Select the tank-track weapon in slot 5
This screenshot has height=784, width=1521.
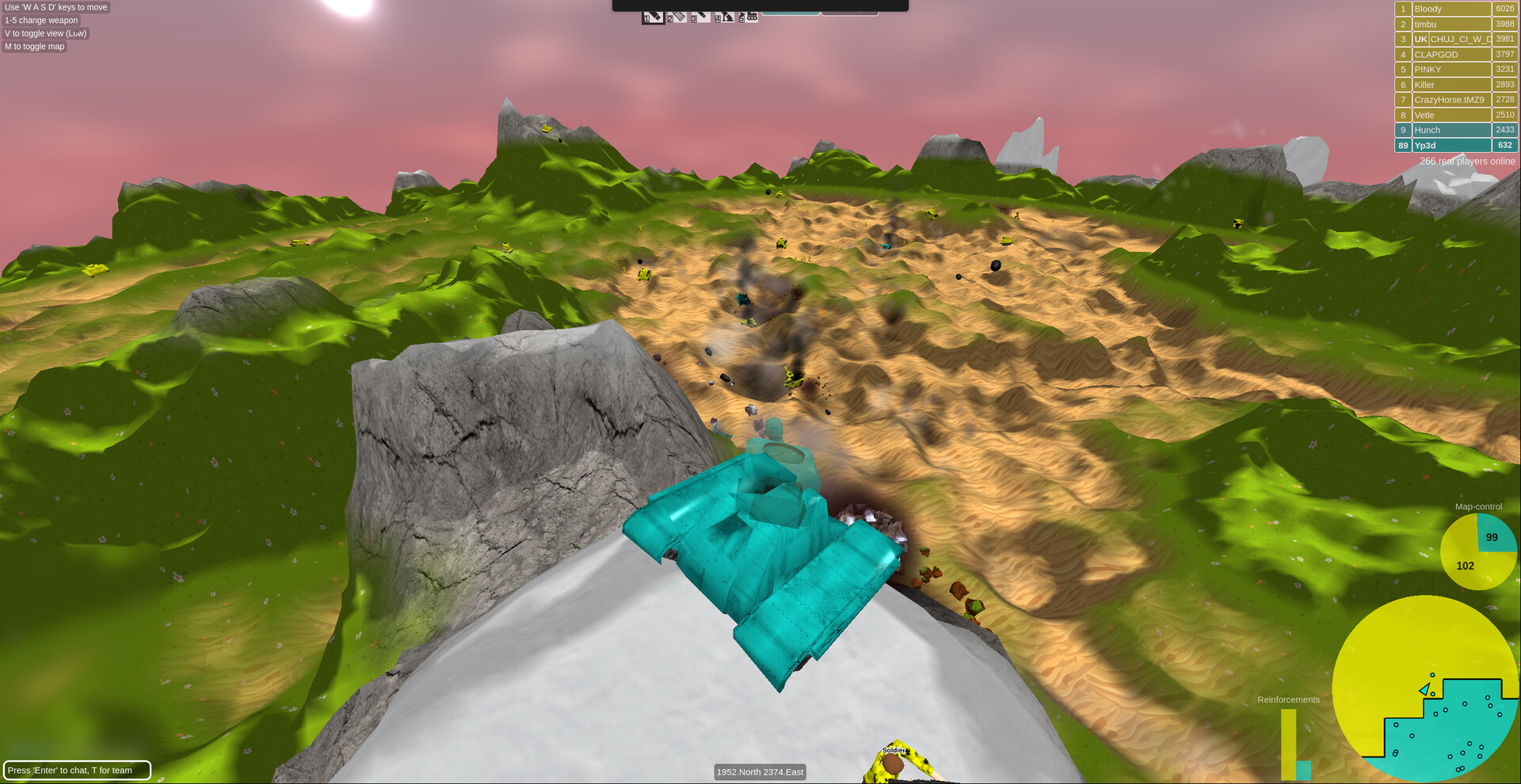coord(748,16)
